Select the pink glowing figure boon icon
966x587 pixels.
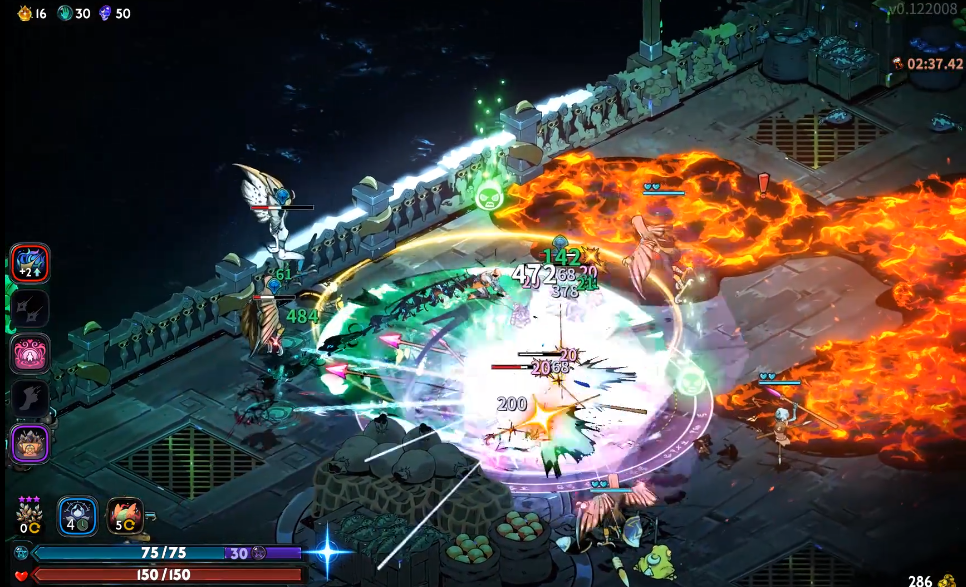coord(30,353)
